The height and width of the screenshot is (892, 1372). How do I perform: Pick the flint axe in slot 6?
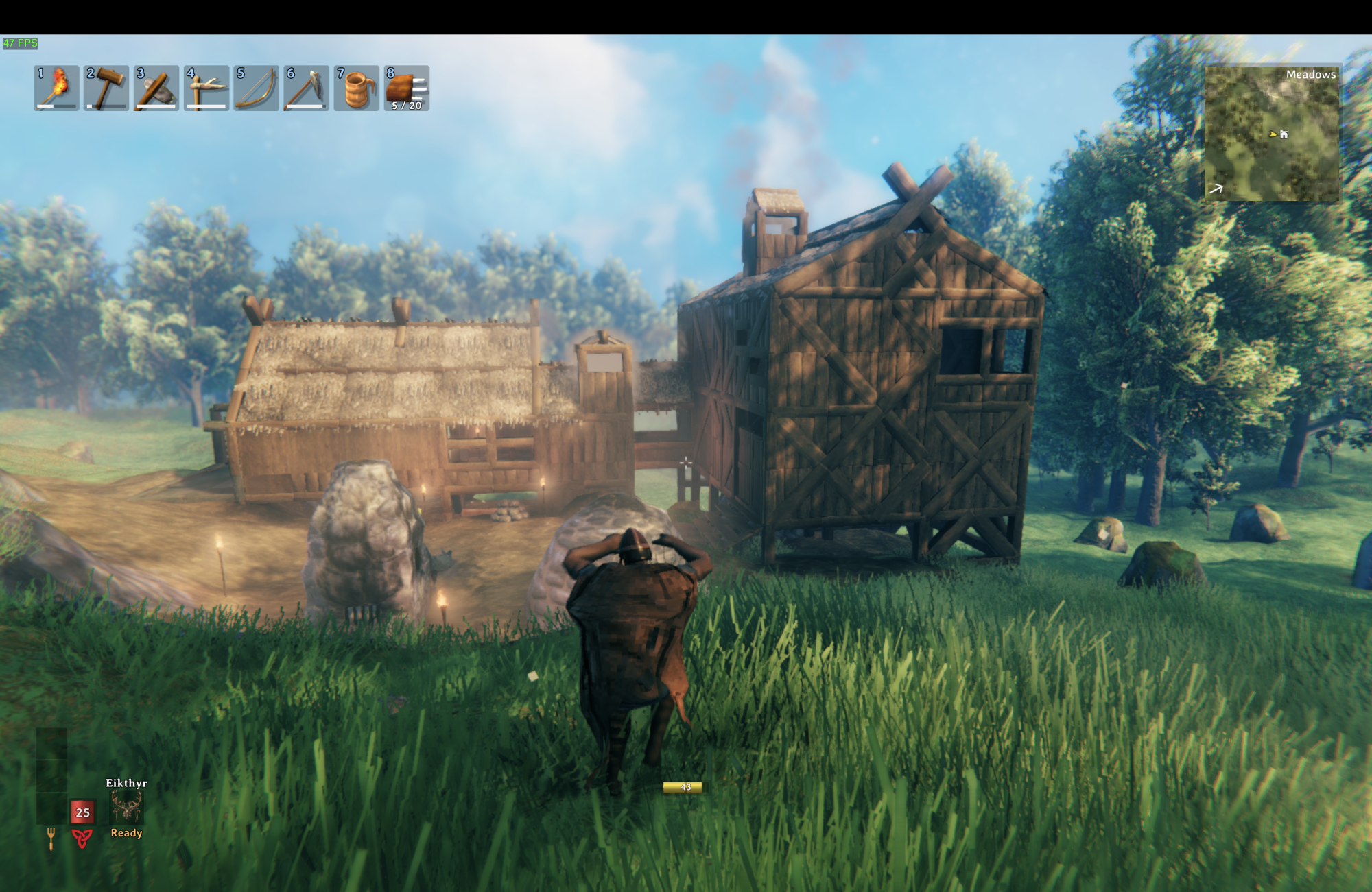tap(306, 88)
